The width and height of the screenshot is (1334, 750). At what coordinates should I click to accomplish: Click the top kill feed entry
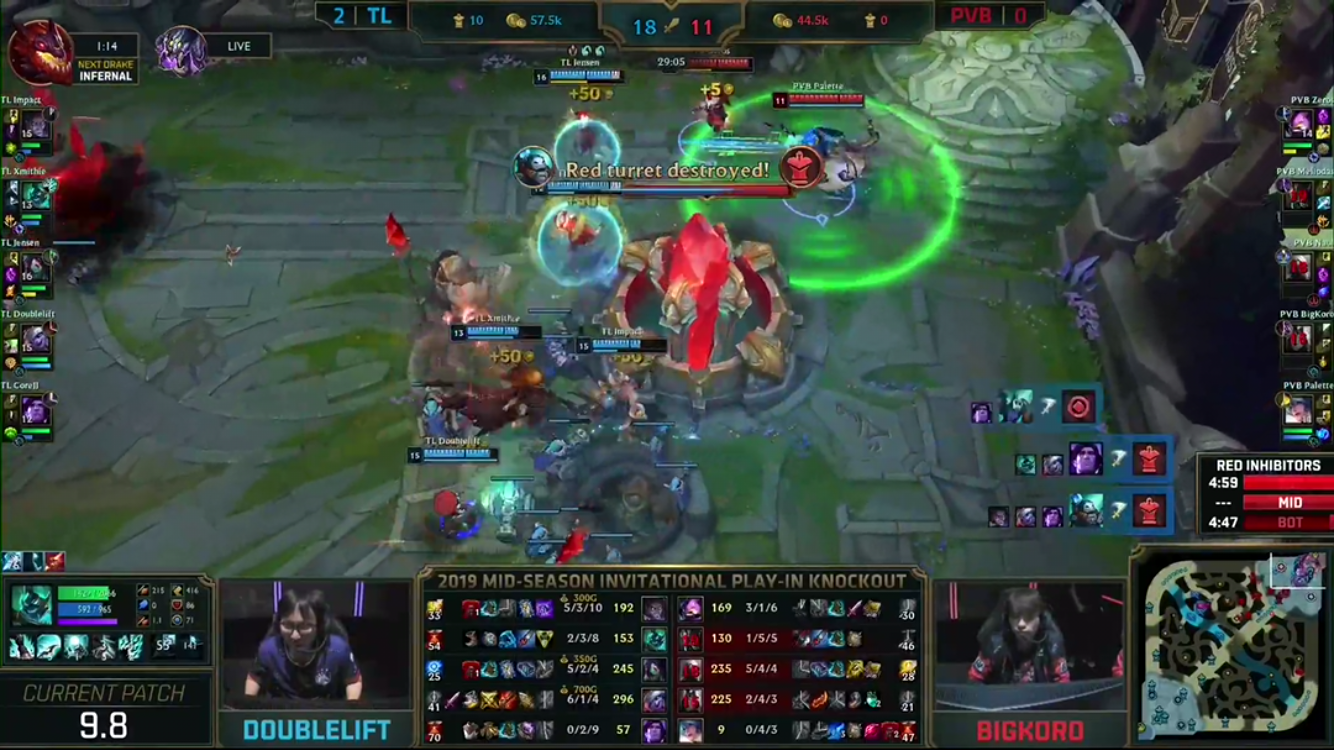pyautogui.click(x=1036, y=408)
